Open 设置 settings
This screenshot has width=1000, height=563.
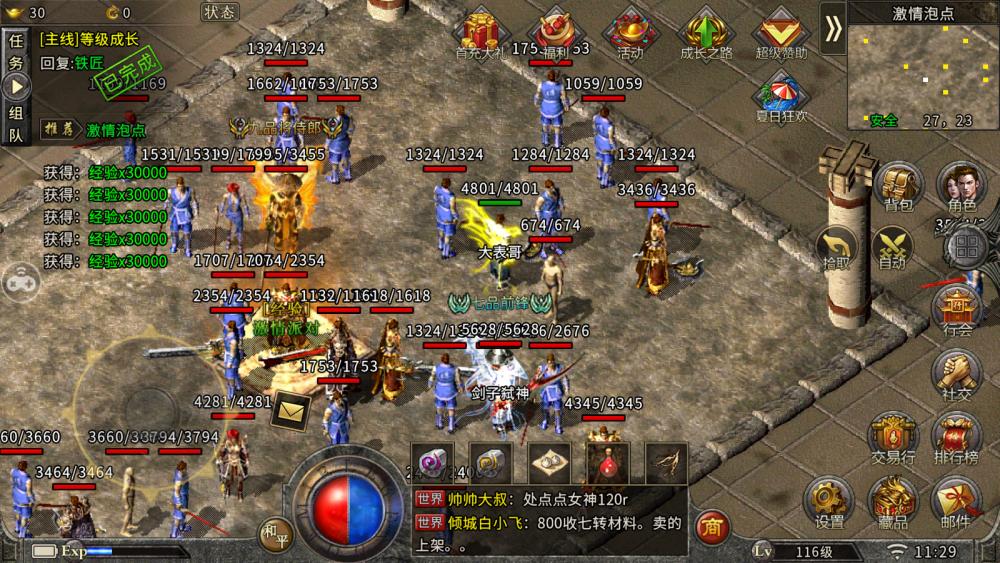point(830,503)
